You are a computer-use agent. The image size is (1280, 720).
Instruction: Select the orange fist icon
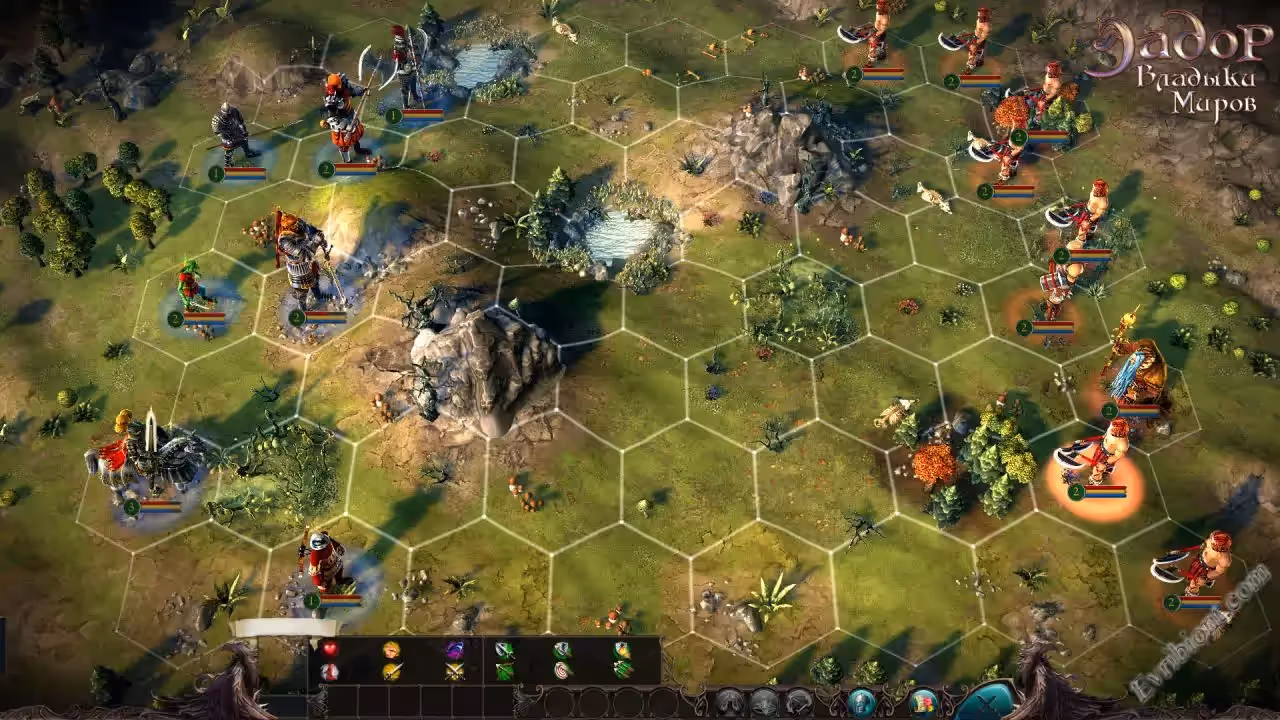(x=392, y=649)
